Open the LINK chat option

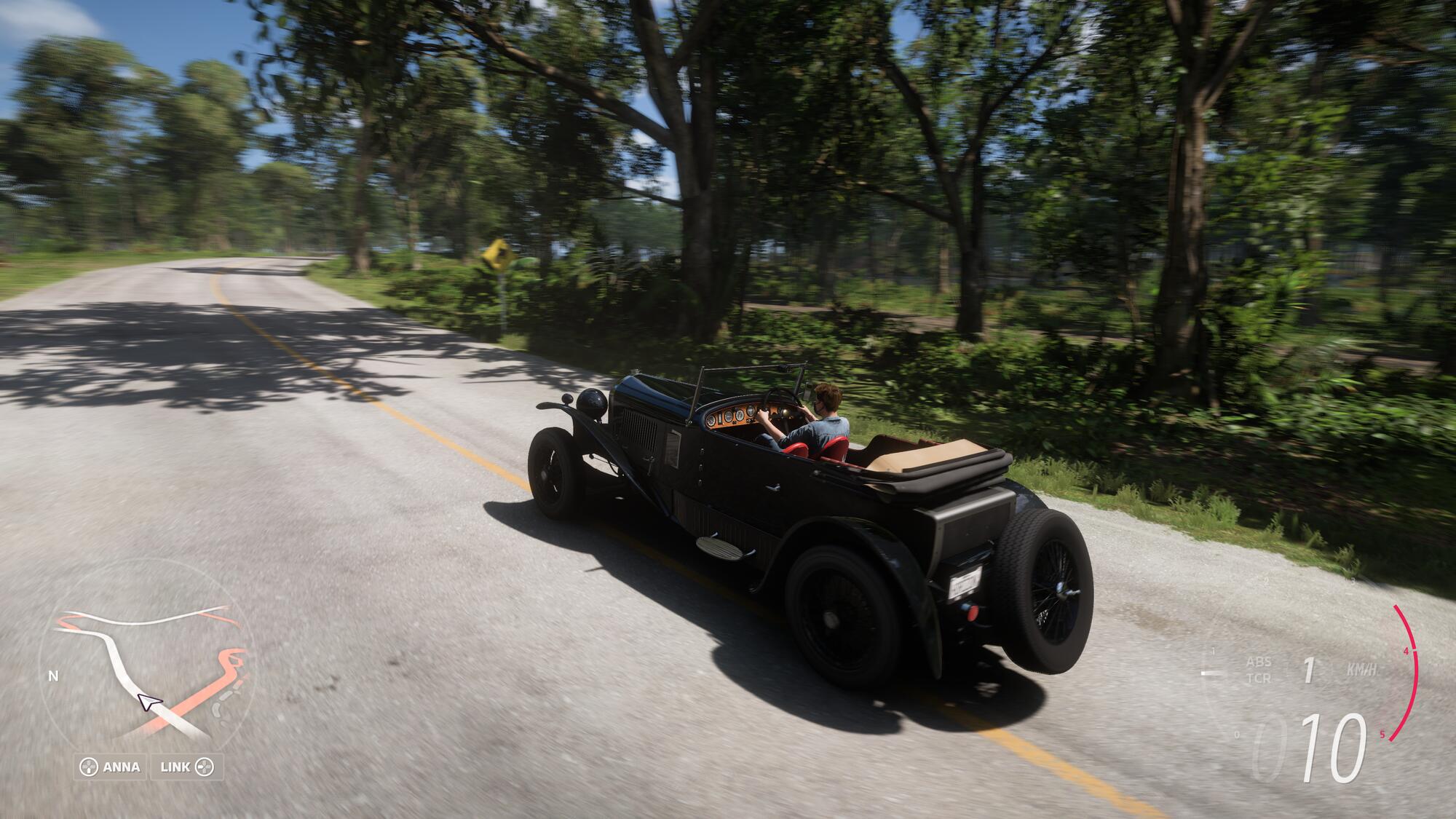(186, 767)
